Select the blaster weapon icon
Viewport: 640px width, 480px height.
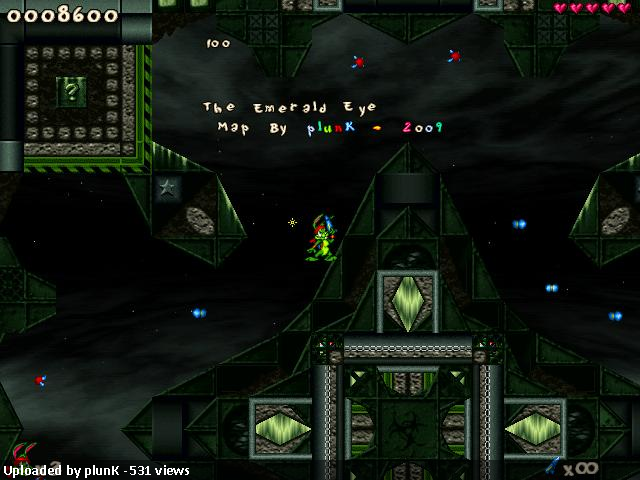(553, 465)
